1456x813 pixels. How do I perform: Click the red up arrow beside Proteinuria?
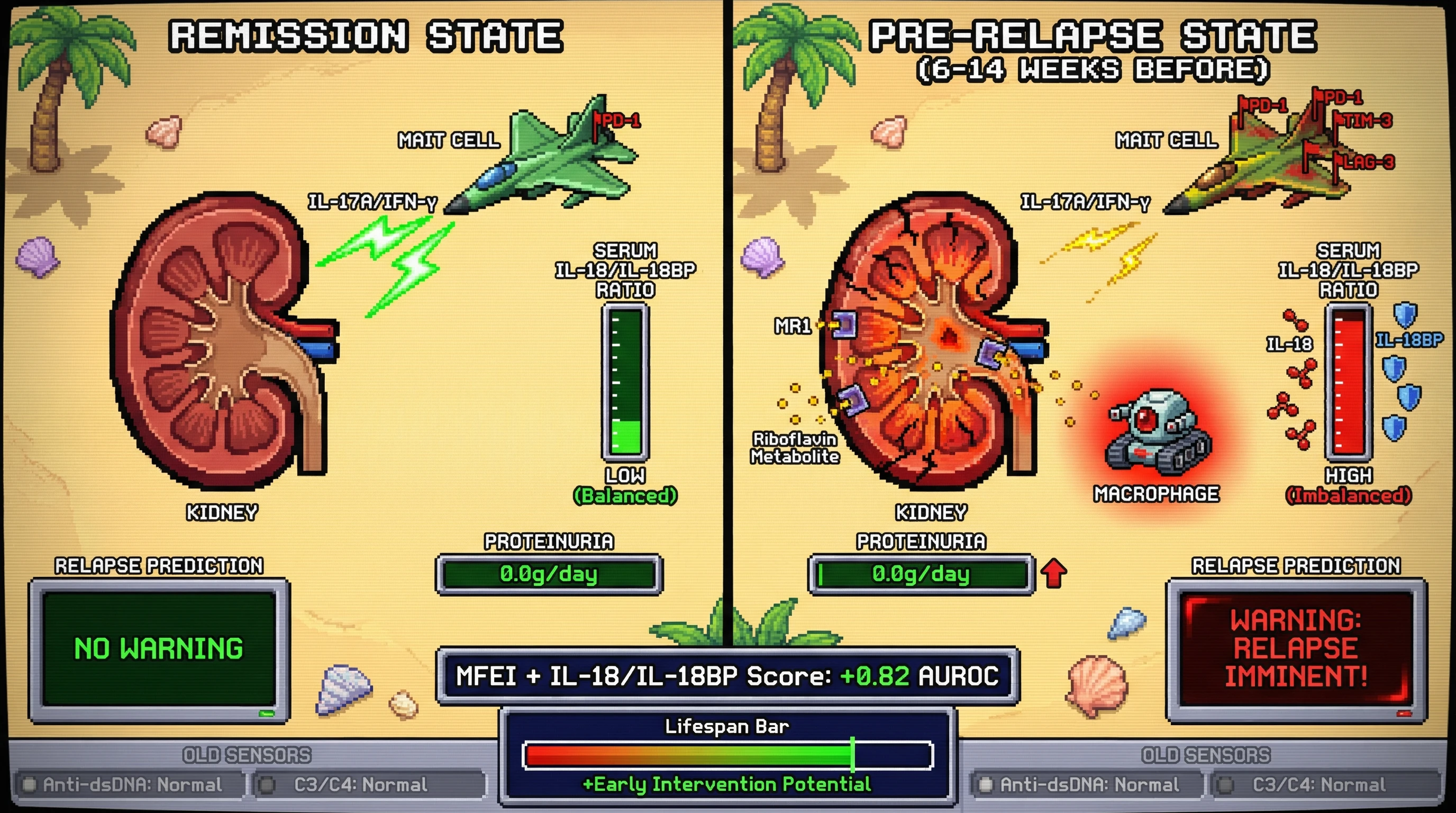1054,573
